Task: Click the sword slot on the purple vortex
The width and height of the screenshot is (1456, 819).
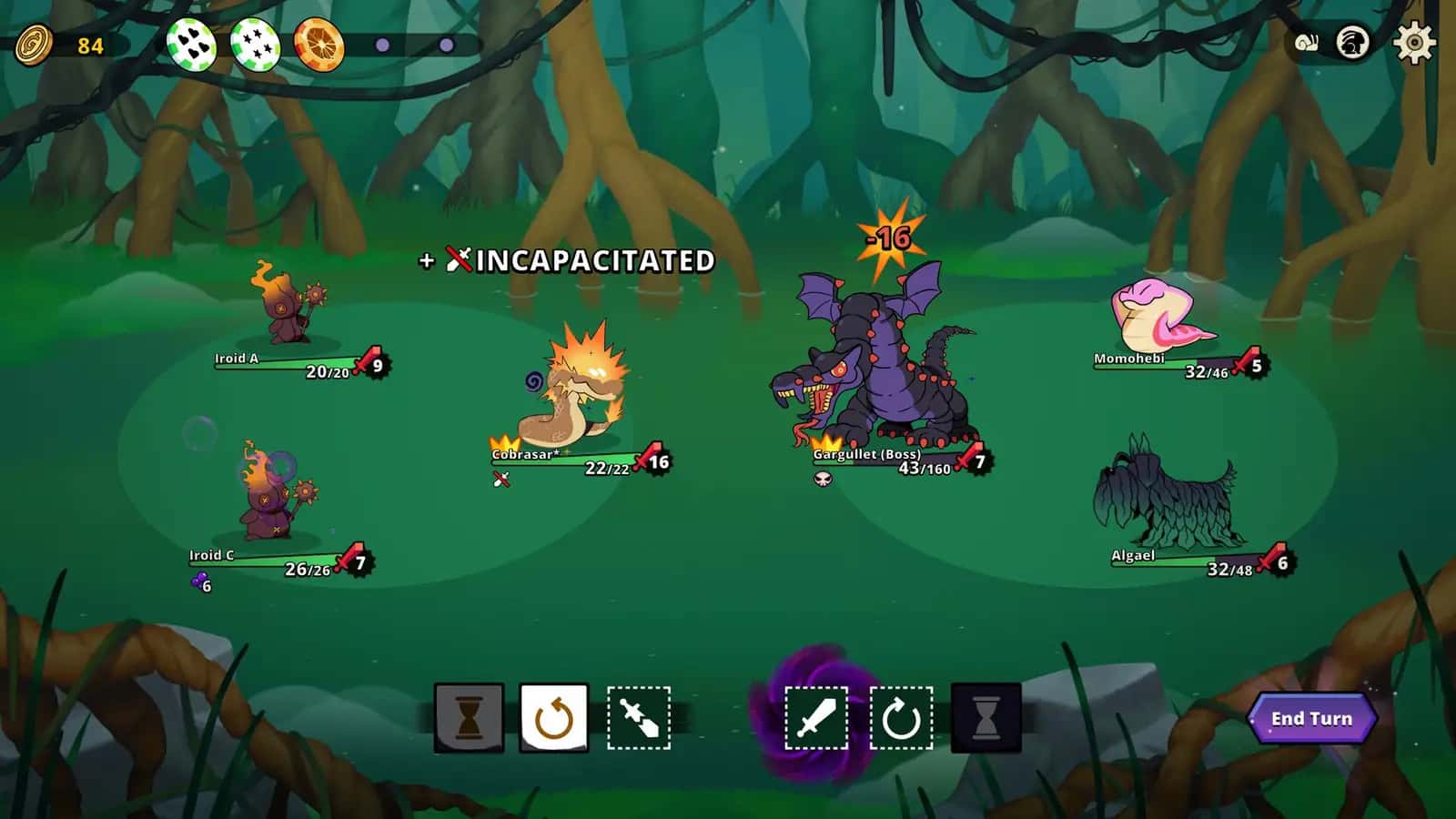Action: pos(815,718)
